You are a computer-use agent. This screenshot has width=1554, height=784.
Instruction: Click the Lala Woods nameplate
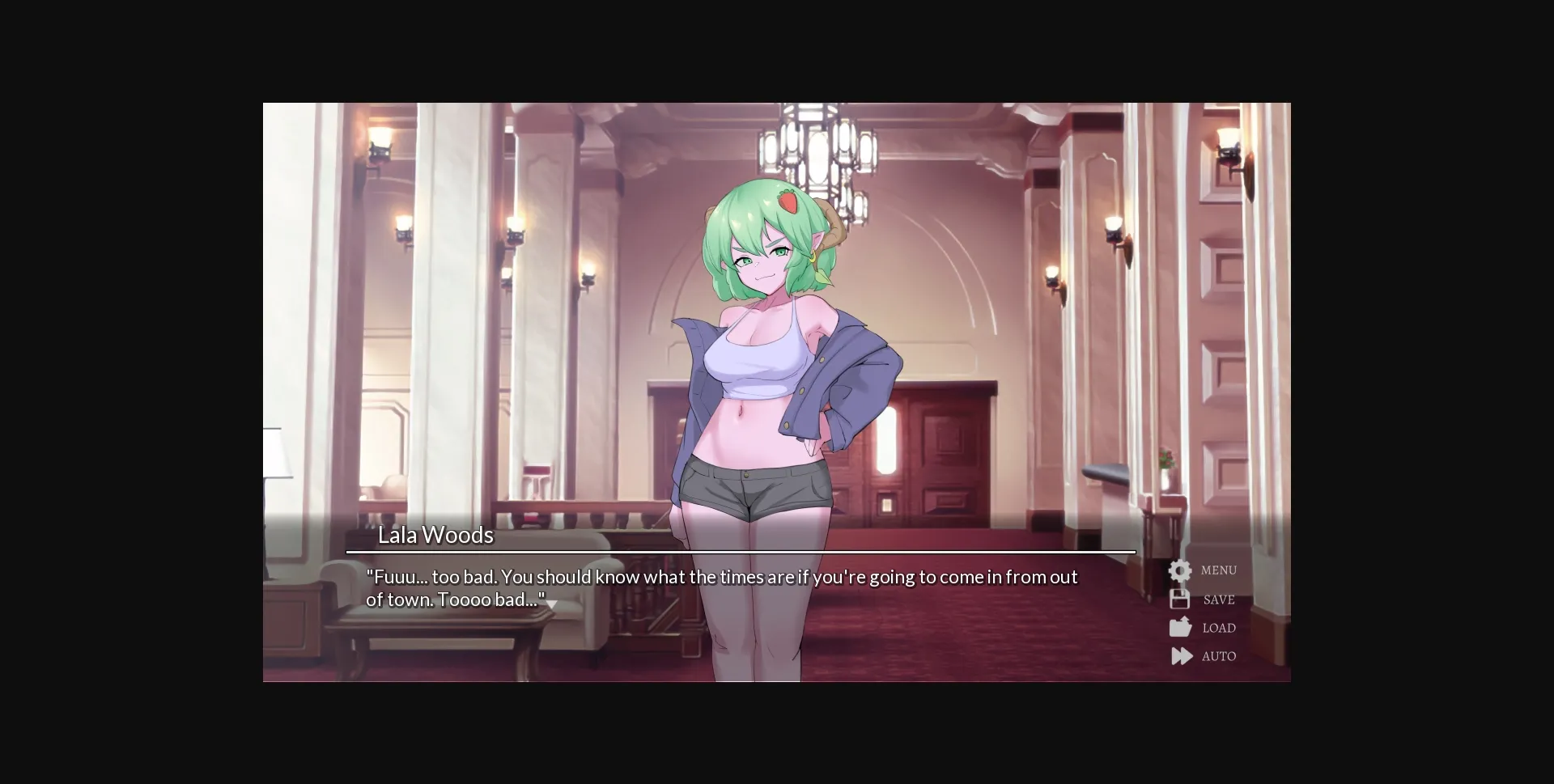[435, 535]
